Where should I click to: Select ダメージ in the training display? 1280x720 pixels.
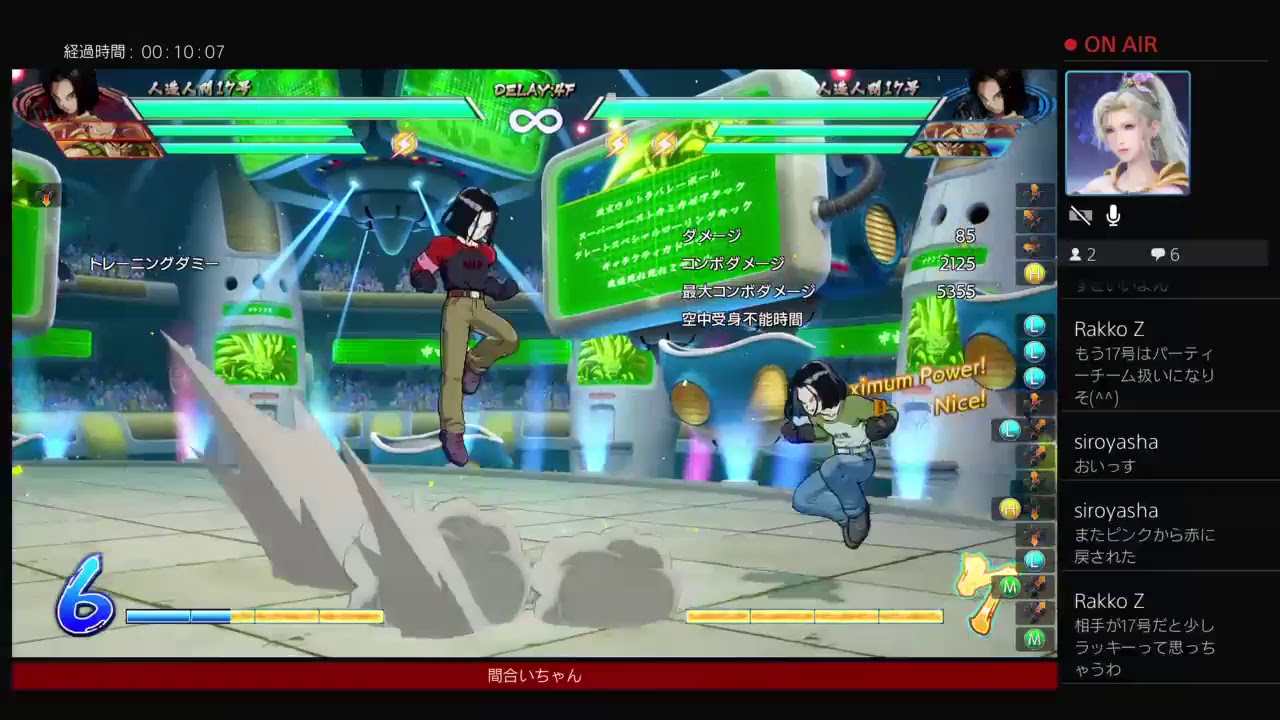[x=712, y=234]
